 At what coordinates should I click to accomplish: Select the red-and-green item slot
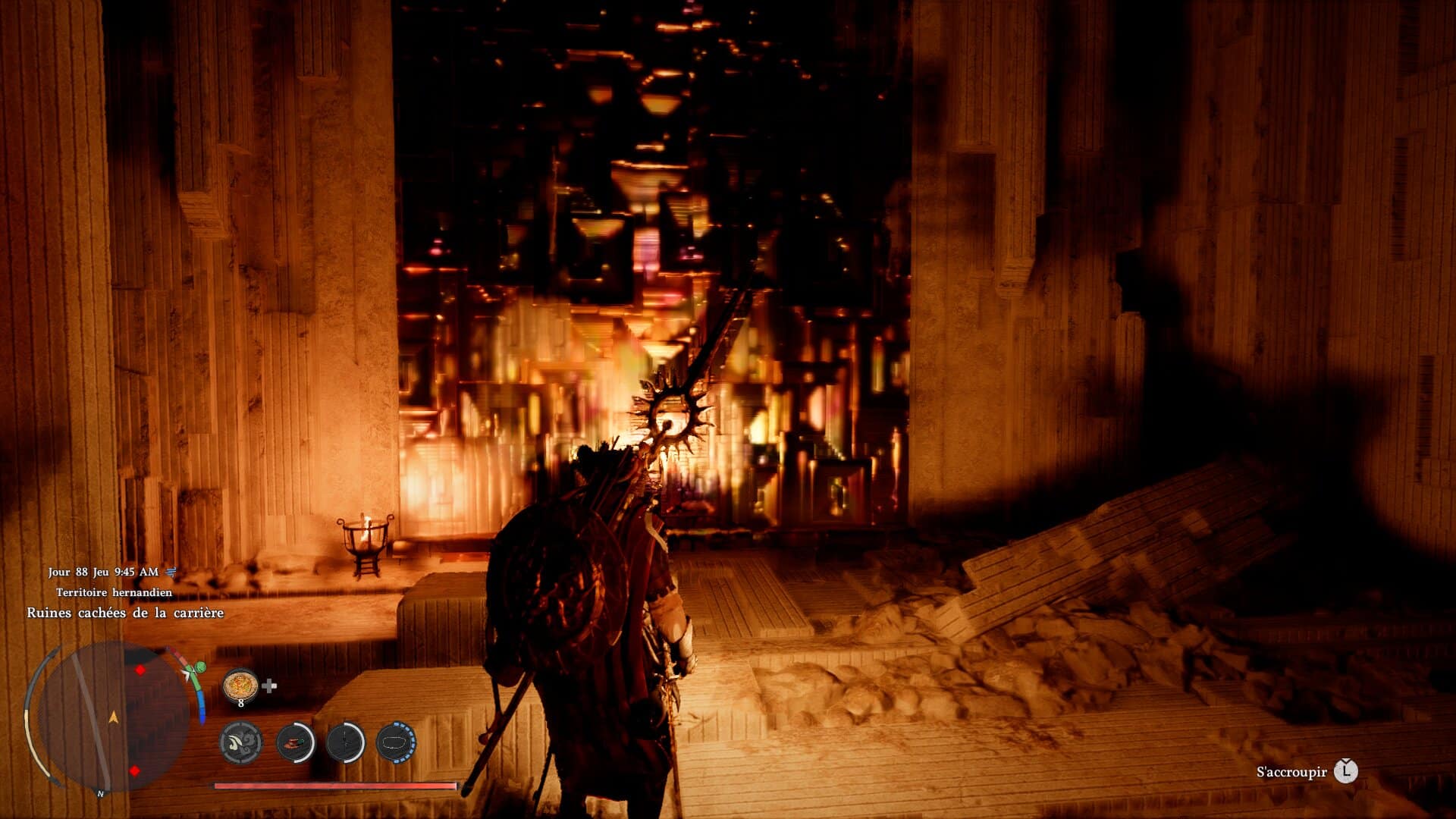coord(295,742)
